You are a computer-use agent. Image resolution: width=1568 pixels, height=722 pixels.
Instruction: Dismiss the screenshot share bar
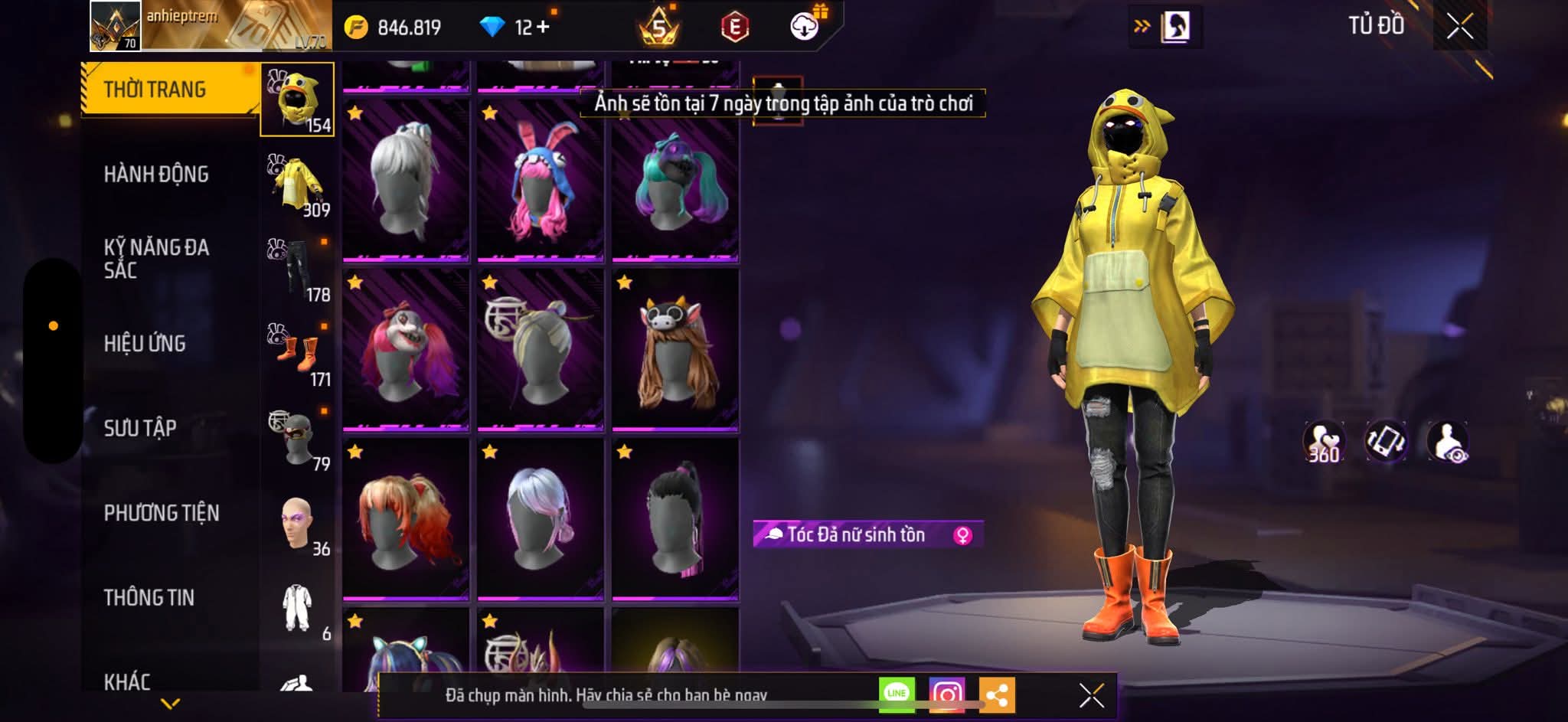[1091, 695]
